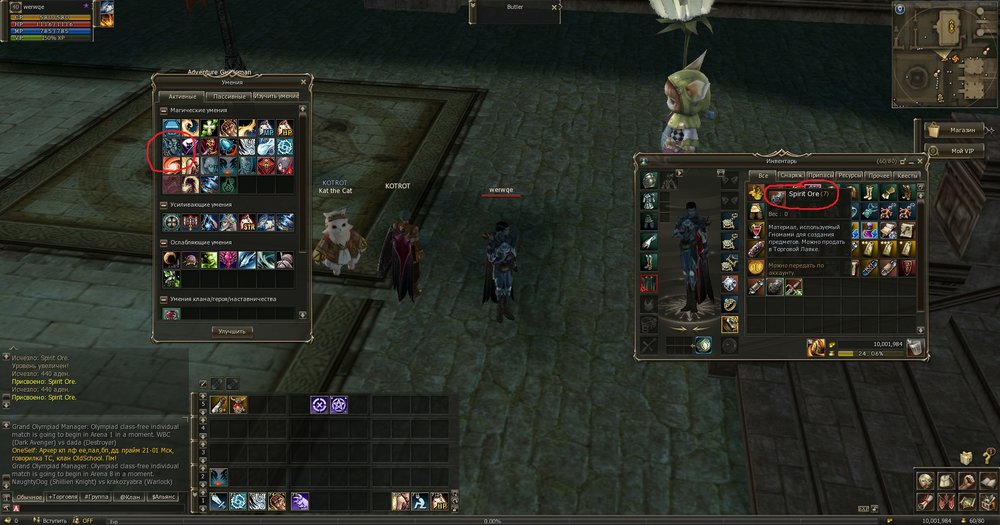Show the Квесты inventory tab

coord(908,176)
